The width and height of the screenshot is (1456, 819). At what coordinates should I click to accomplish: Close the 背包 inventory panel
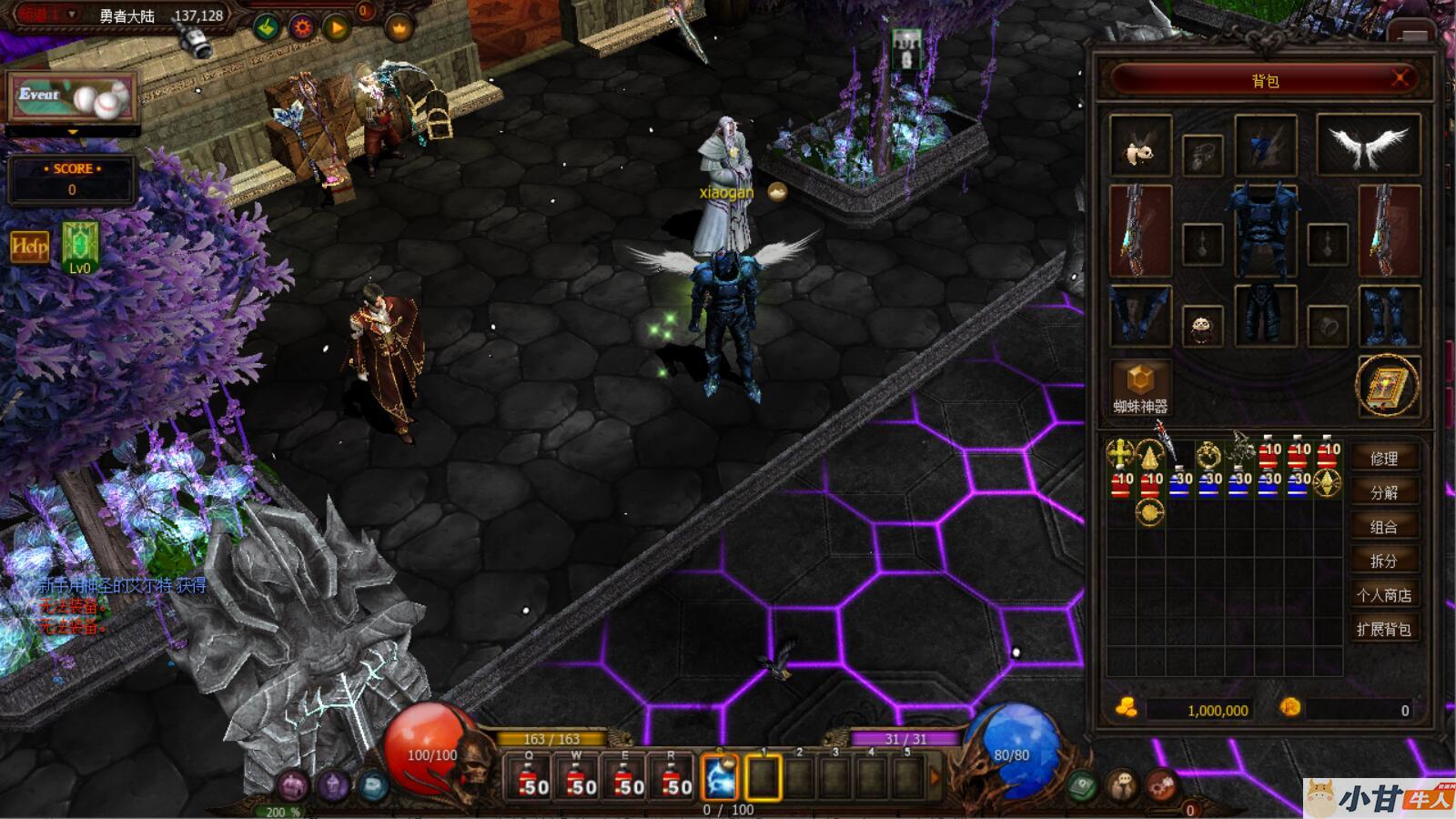pos(1401,79)
